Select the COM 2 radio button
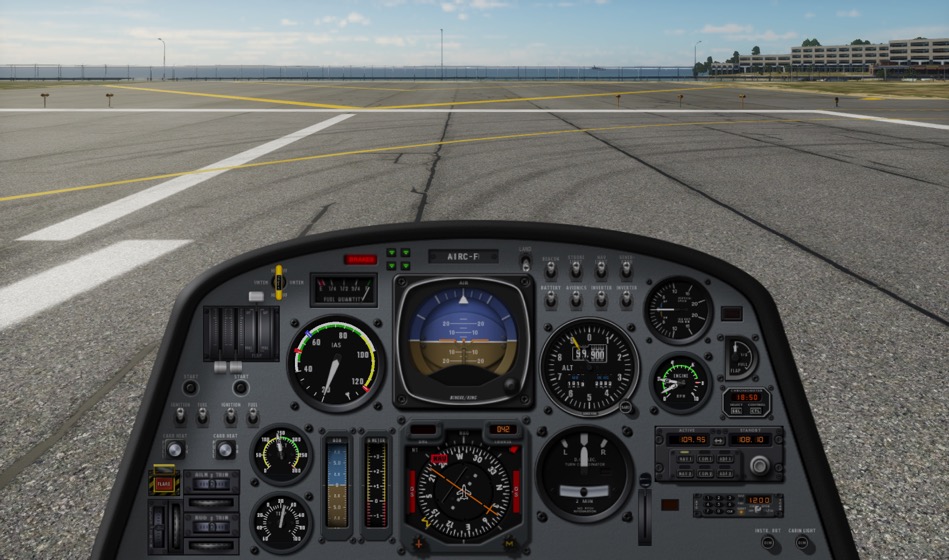This screenshot has width=949, height=560. coord(706,473)
